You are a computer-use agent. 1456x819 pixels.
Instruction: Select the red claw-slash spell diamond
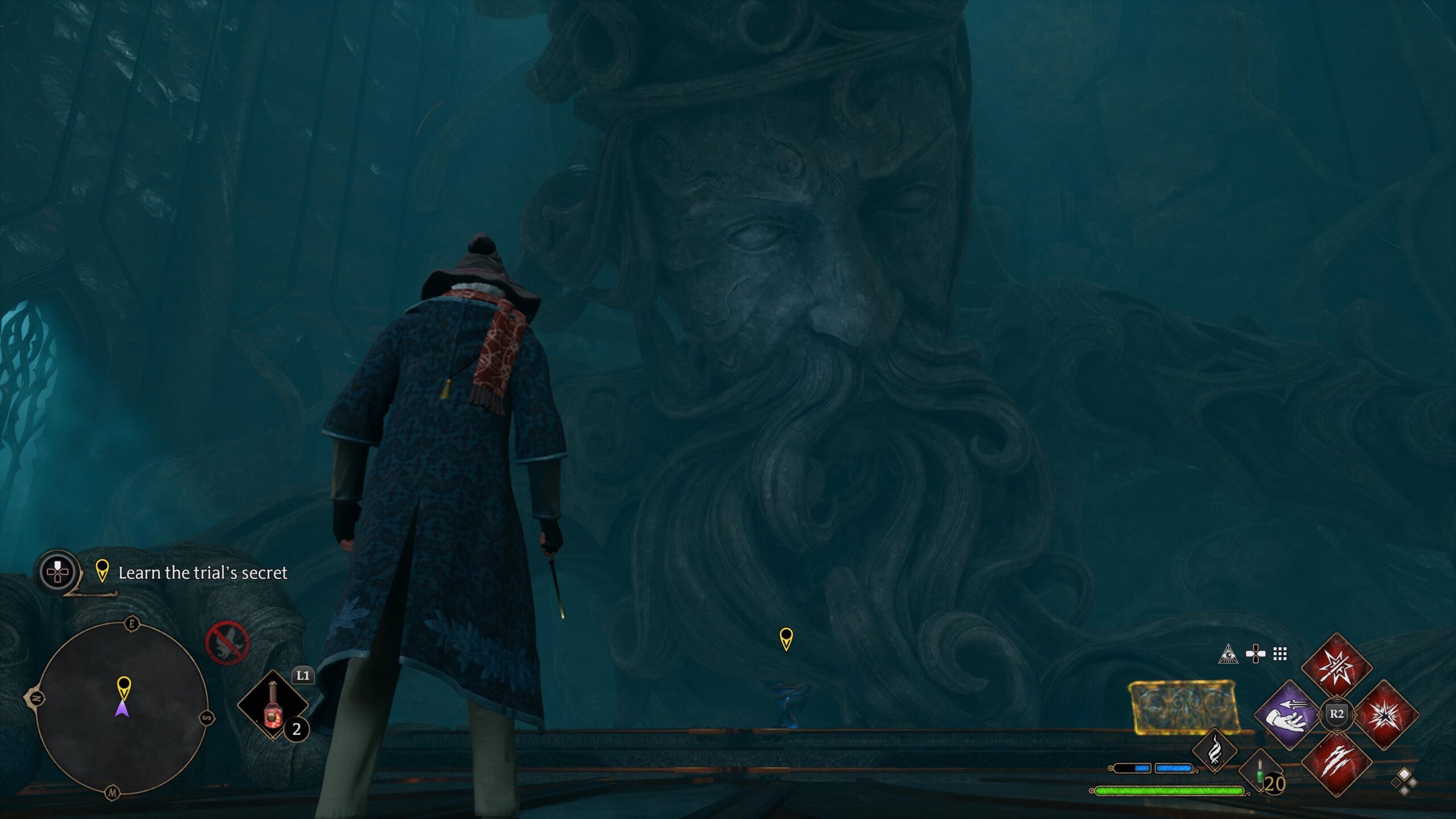(1338, 764)
